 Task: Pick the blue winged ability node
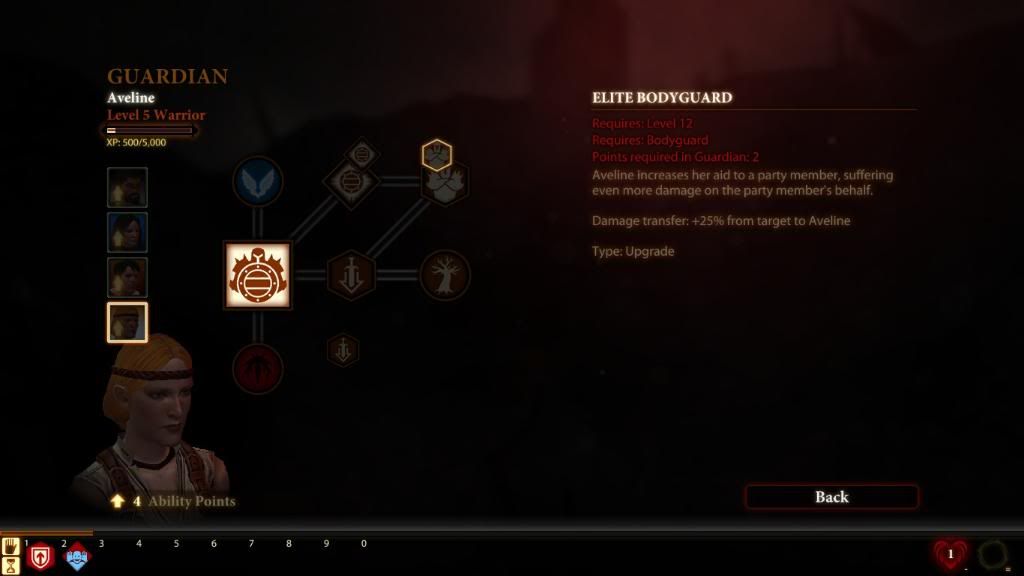click(257, 183)
